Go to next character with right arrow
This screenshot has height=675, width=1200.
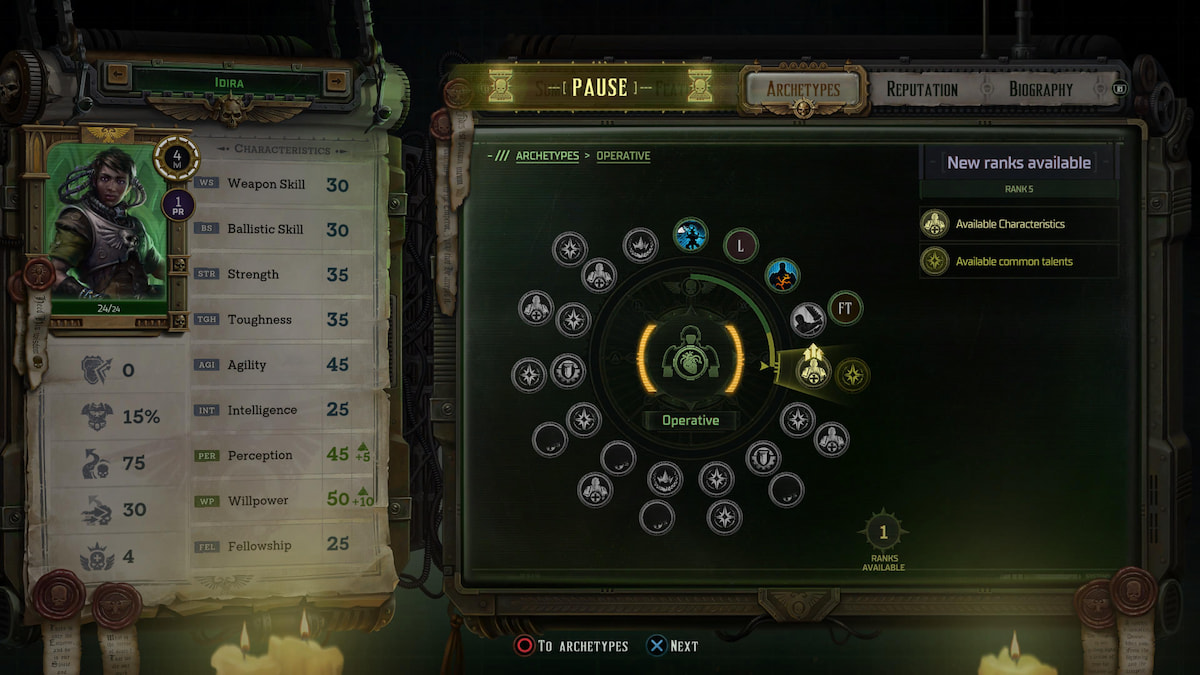(337, 75)
